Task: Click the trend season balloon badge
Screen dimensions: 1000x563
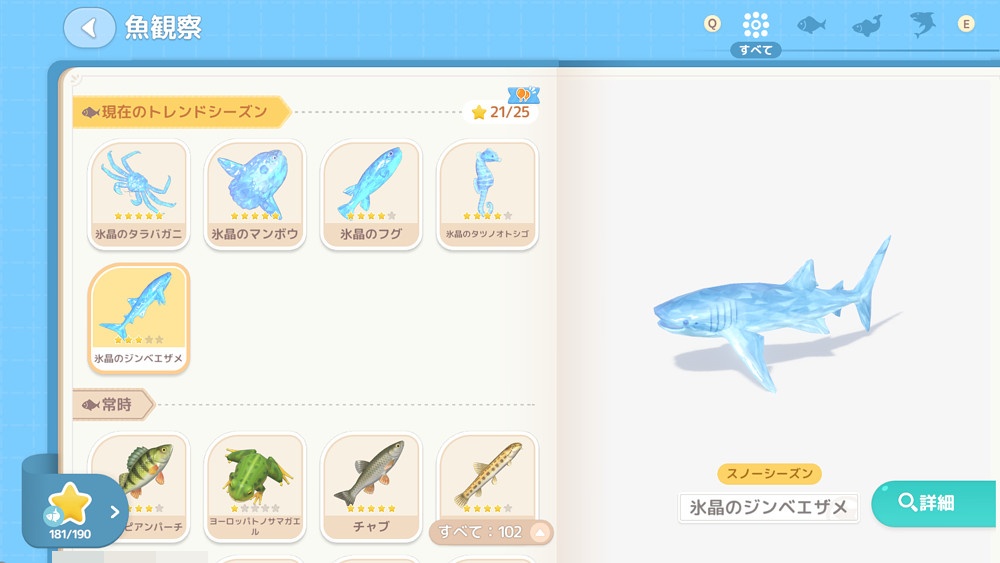Action: pyautogui.click(x=523, y=95)
